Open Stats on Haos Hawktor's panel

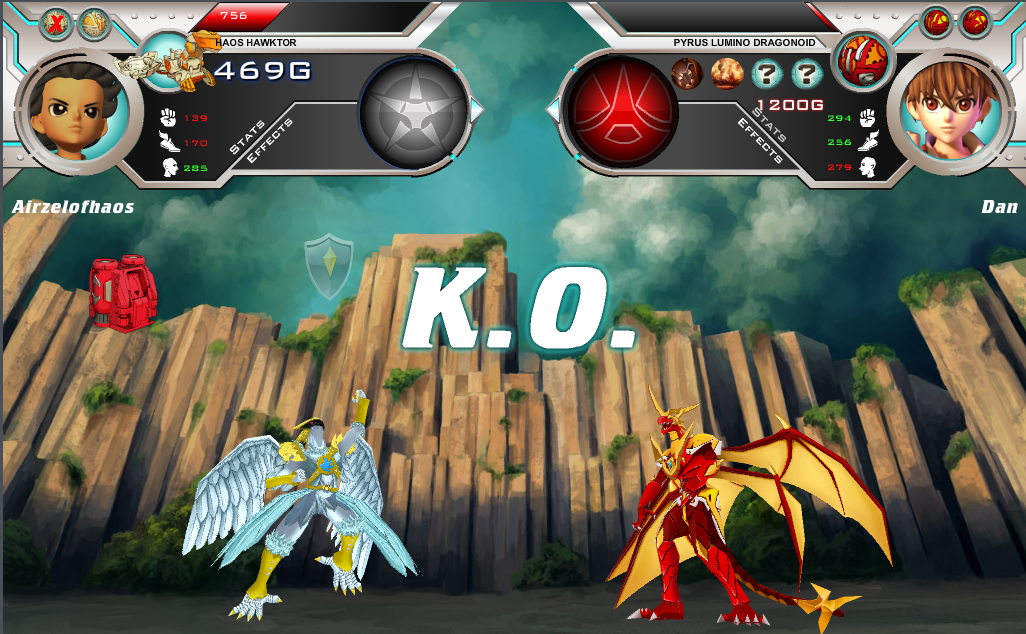point(248,138)
